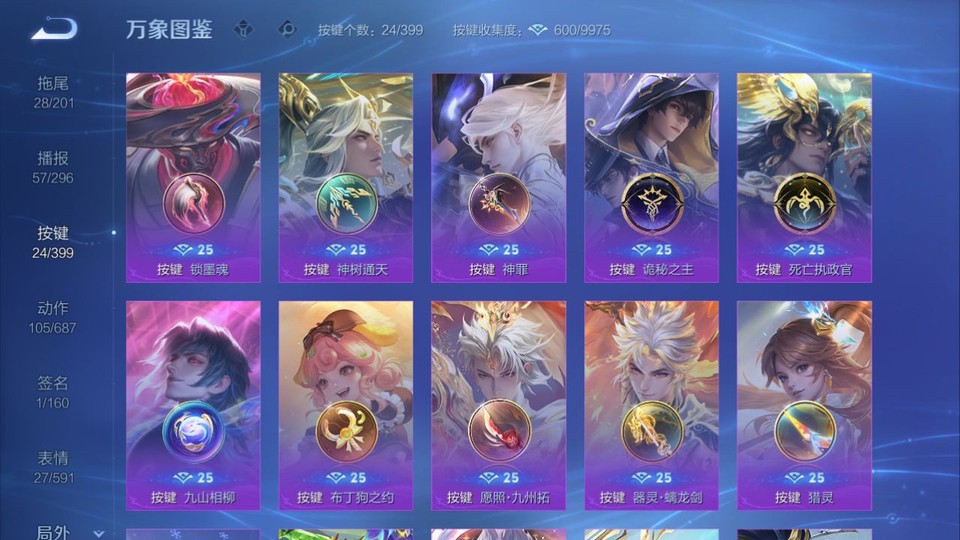The image size is (960, 540).
Task: Show the 签名 category tab
Action: [54, 392]
